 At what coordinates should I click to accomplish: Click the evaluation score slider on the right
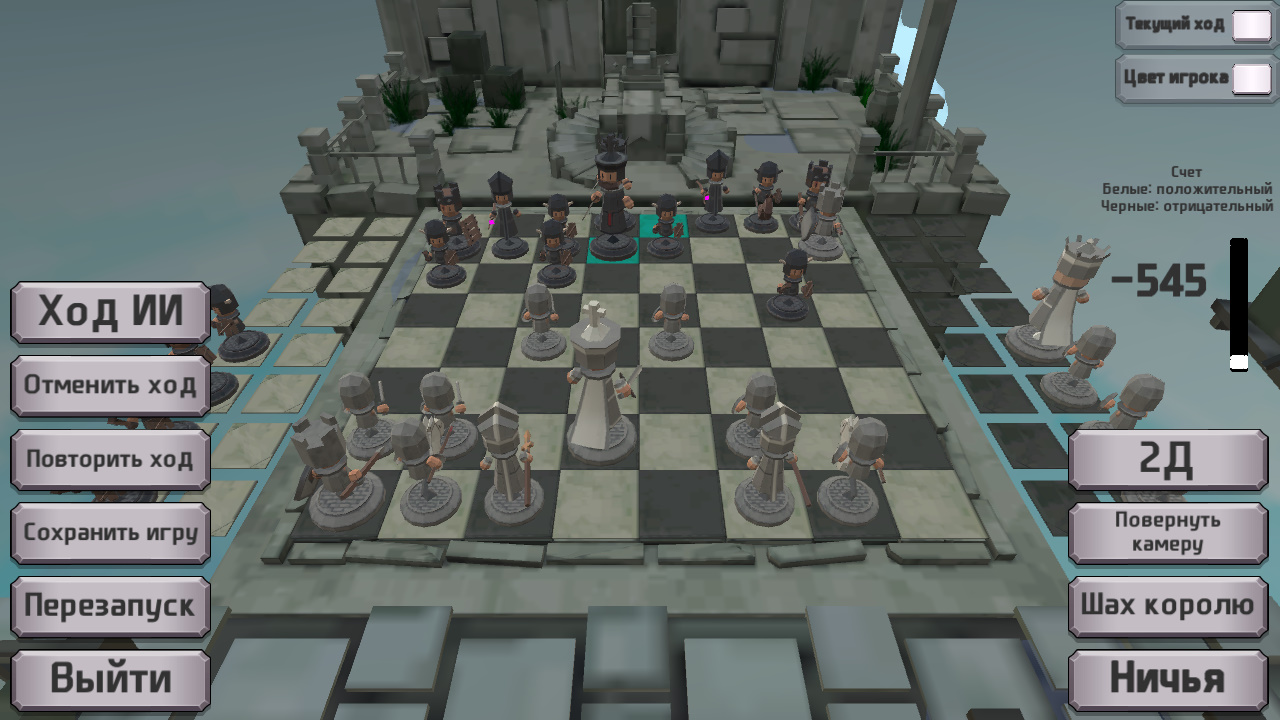[x=1238, y=300]
